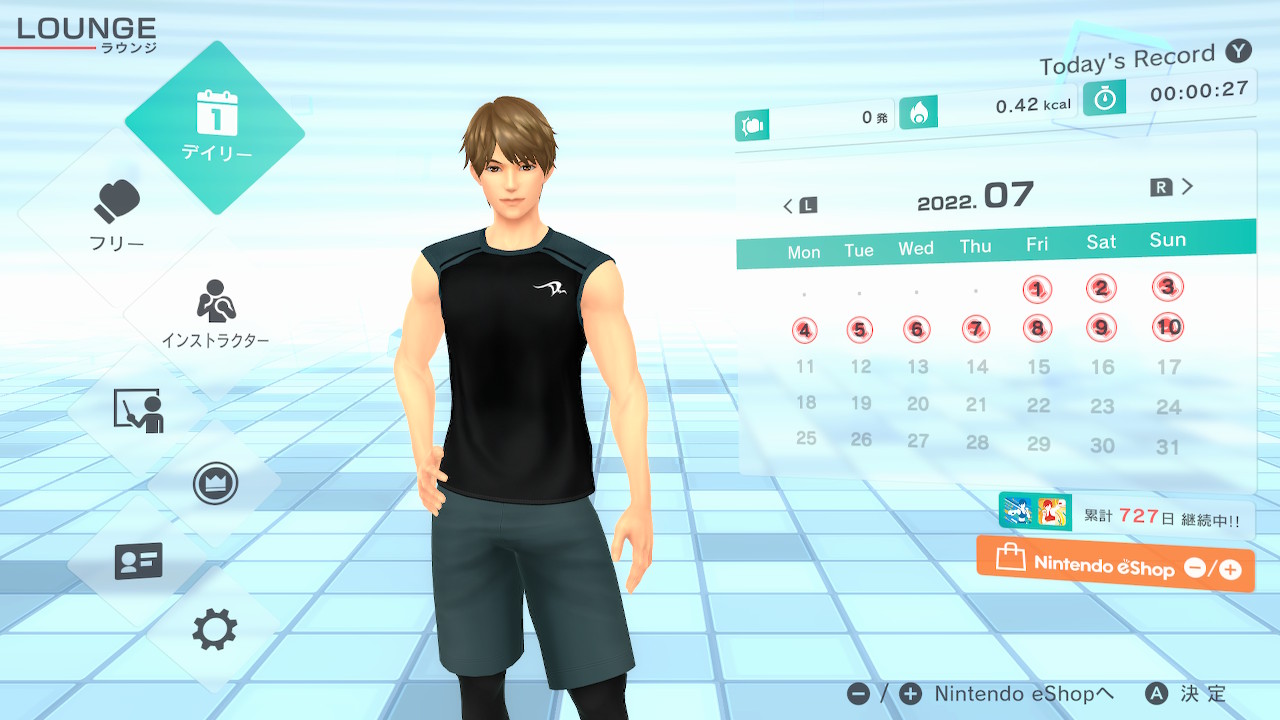Viewport: 1280px width, 720px height.
Task: Open the gear settings diamond
Action: tap(214, 629)
